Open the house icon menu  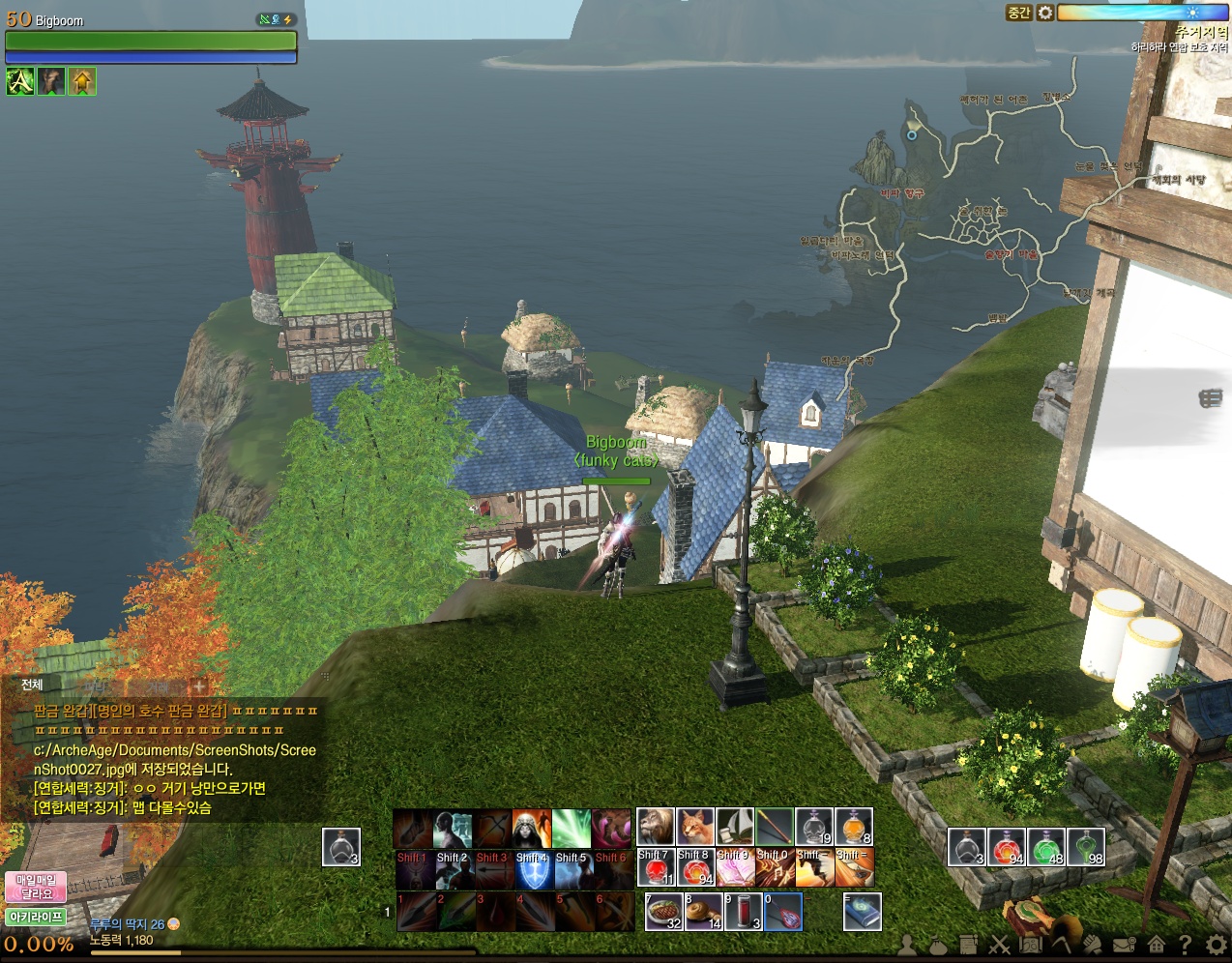pyautogui.click(x=1156, y=945)
